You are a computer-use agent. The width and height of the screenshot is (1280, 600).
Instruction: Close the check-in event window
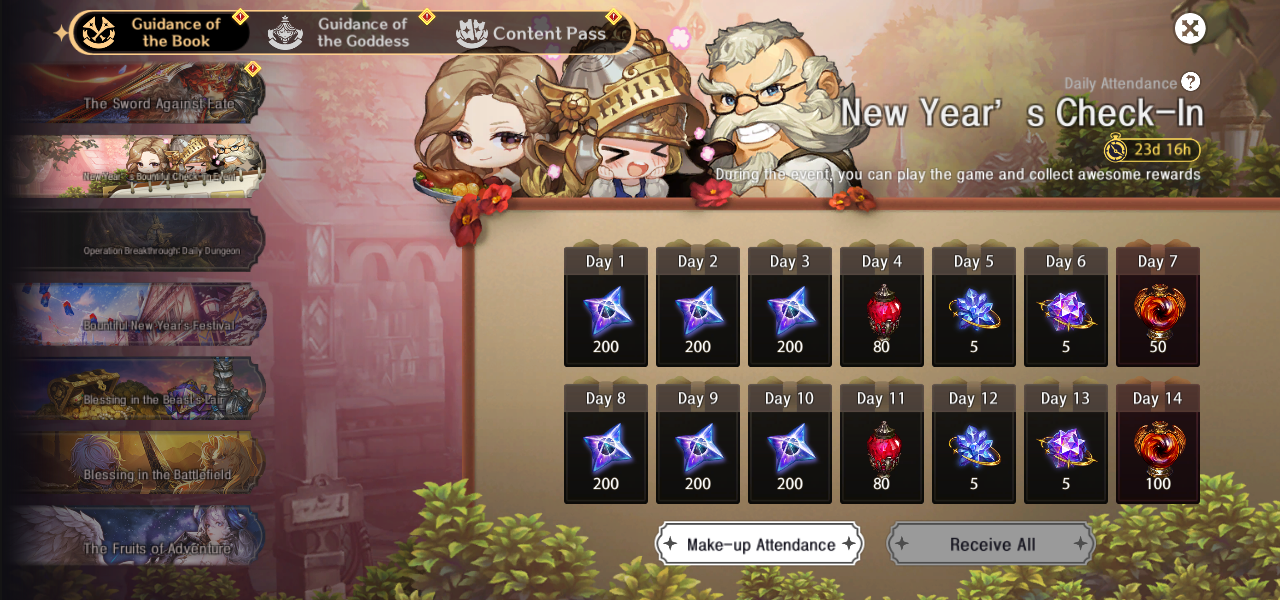tap(1189, 28)
